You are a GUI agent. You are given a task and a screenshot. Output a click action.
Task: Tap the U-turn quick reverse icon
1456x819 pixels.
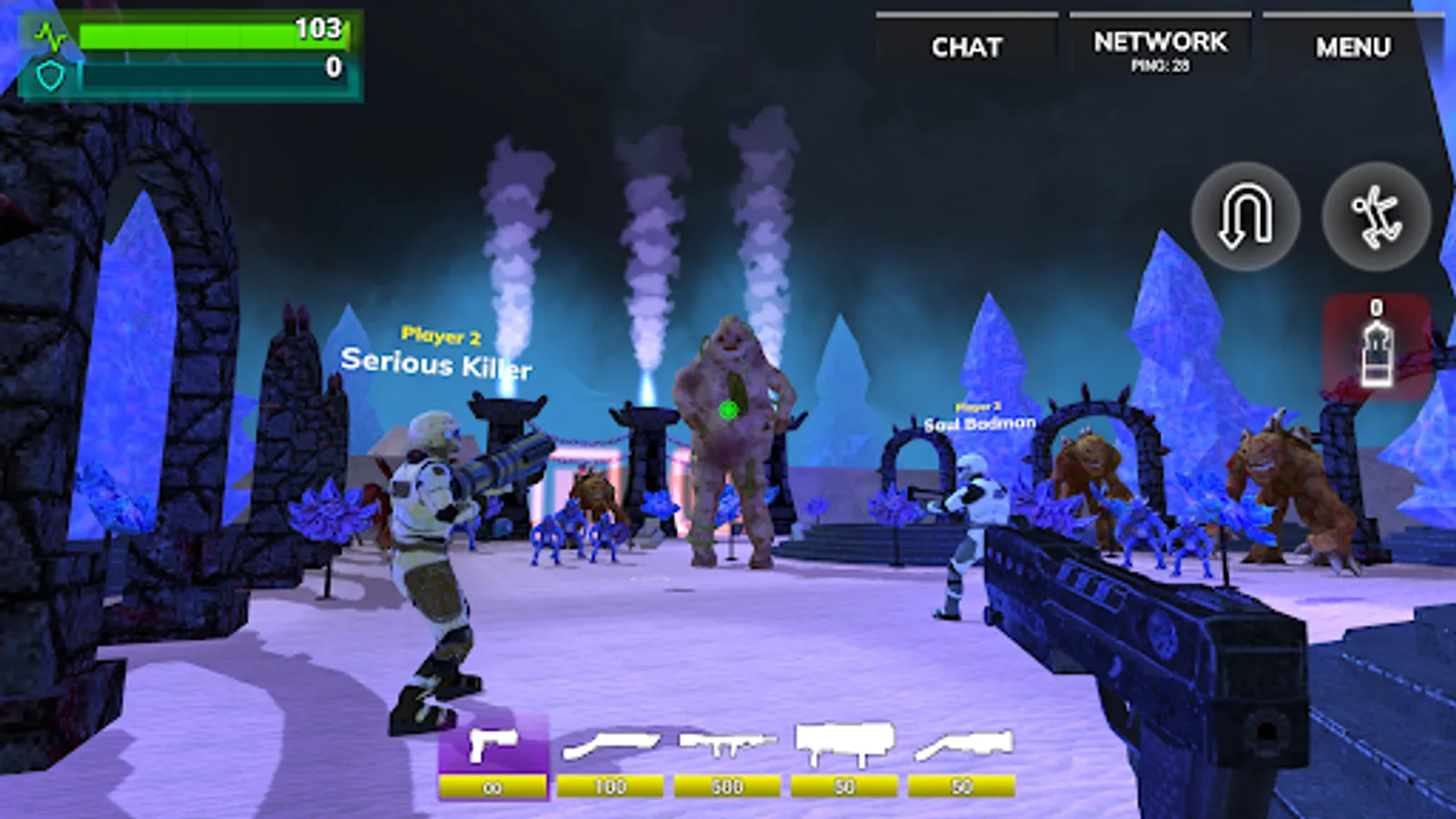[x=1245, y=216]
